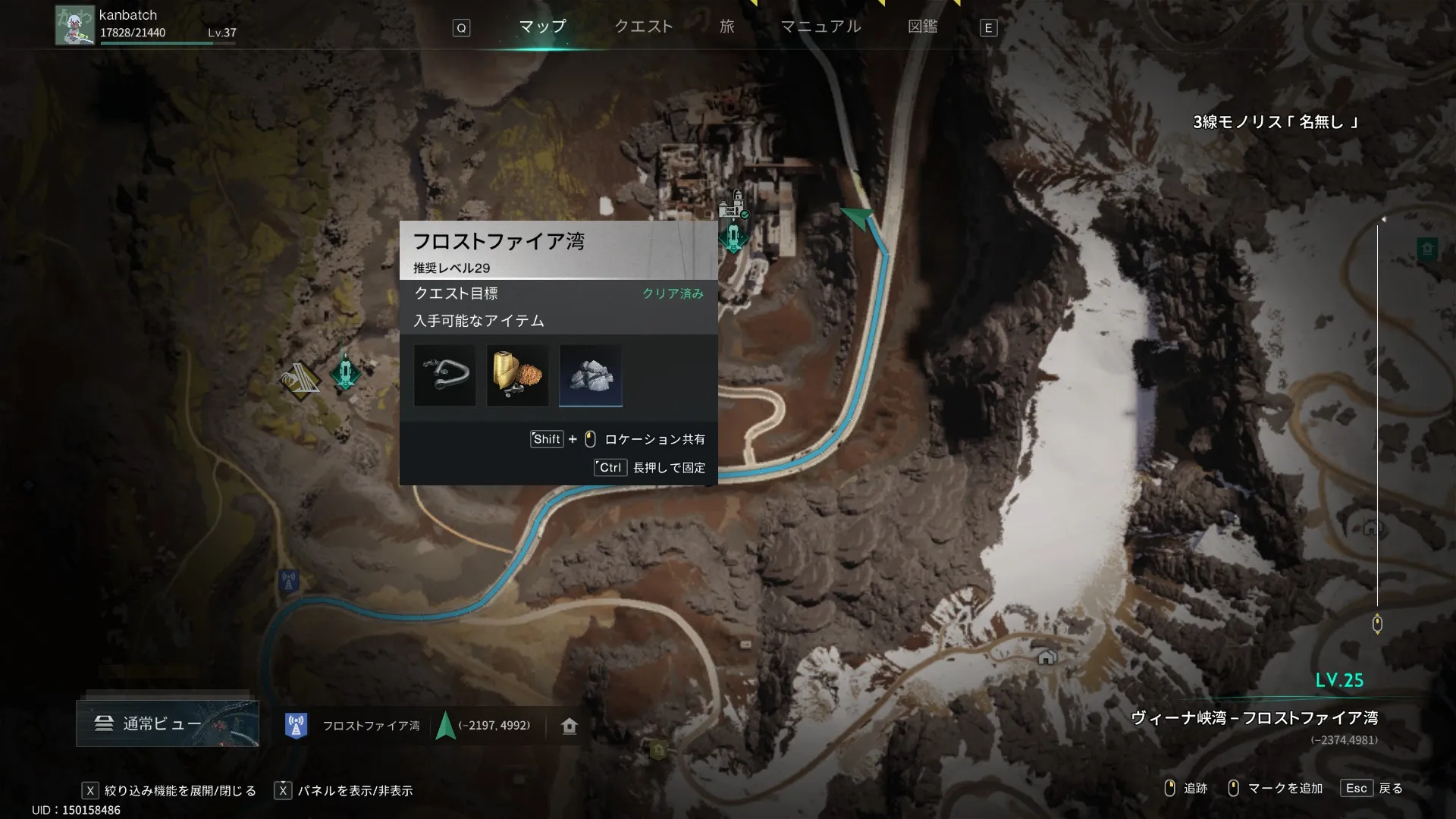The image size is (1456, 819).
Task: Select the yellow diamond wing map marker
Action: click(300, 381)
